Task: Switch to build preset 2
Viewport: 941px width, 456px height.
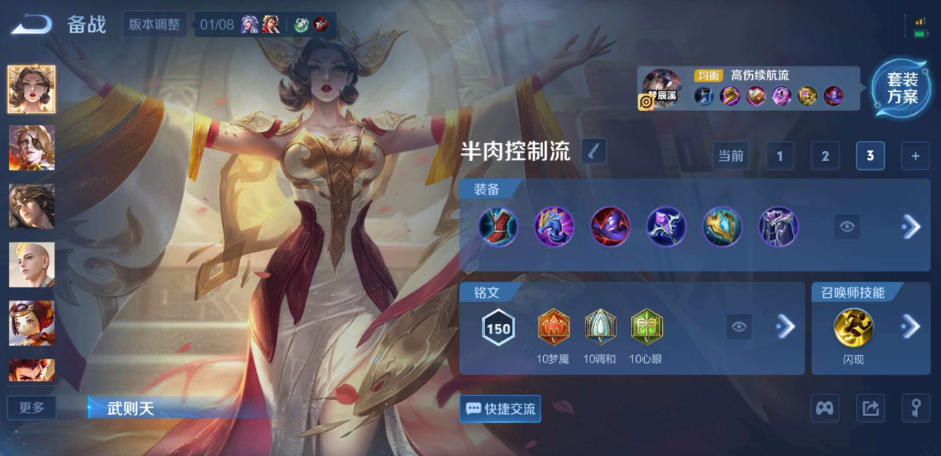Action: [824, 156]
